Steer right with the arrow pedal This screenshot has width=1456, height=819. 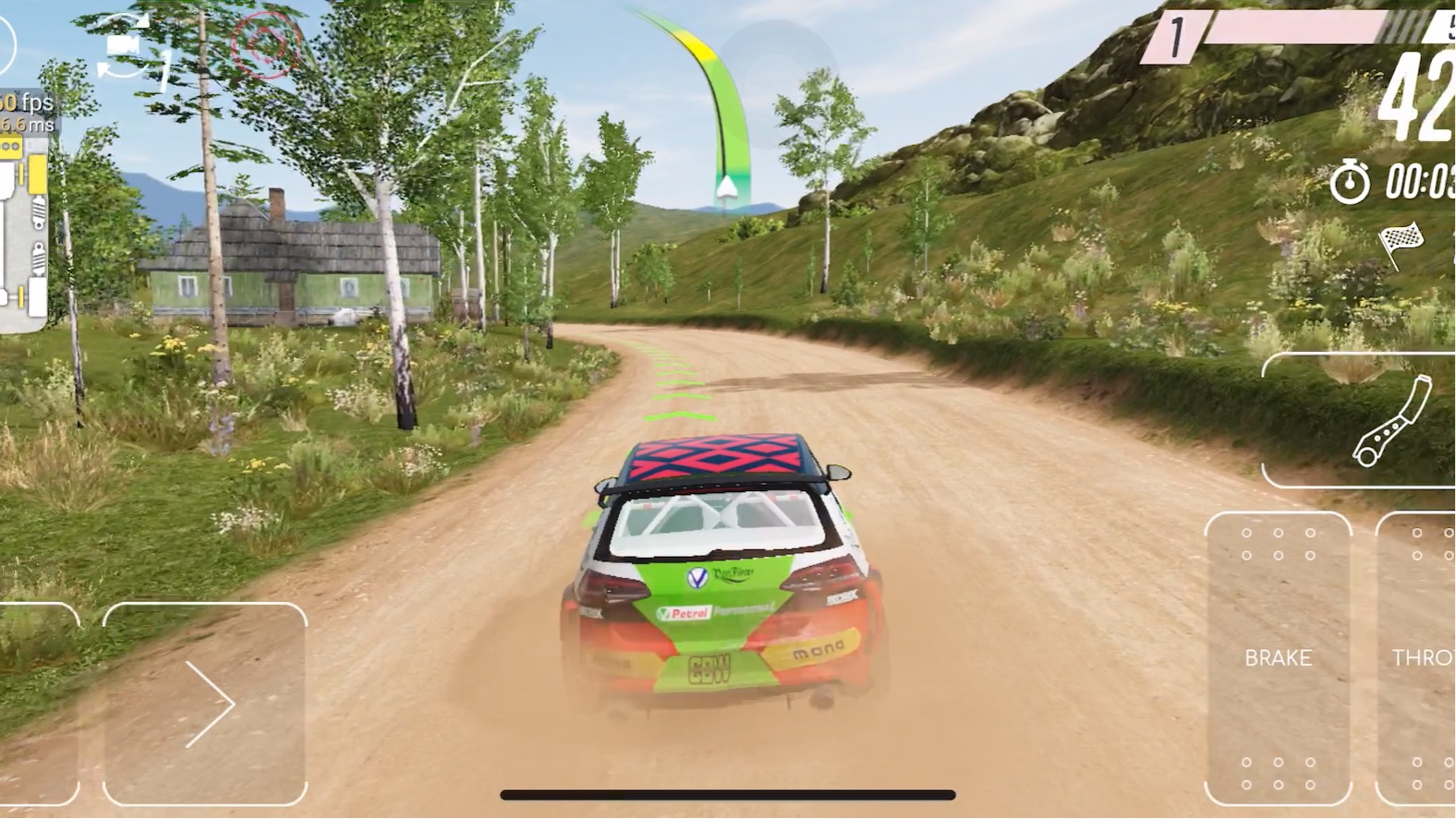pyautogui.click(x=205, y=704)
